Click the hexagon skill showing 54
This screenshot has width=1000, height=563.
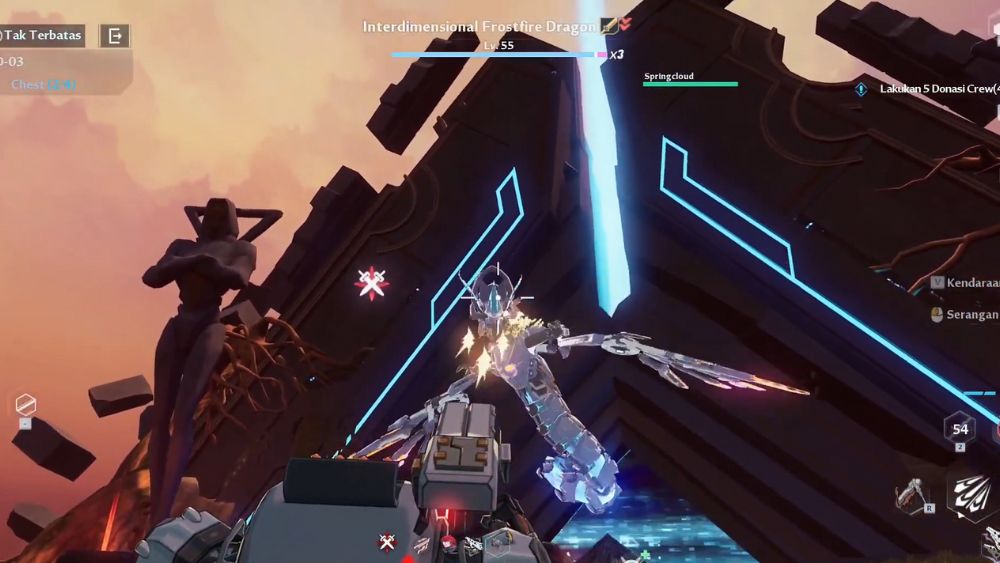pyautogui.click(x=959, y=427)
